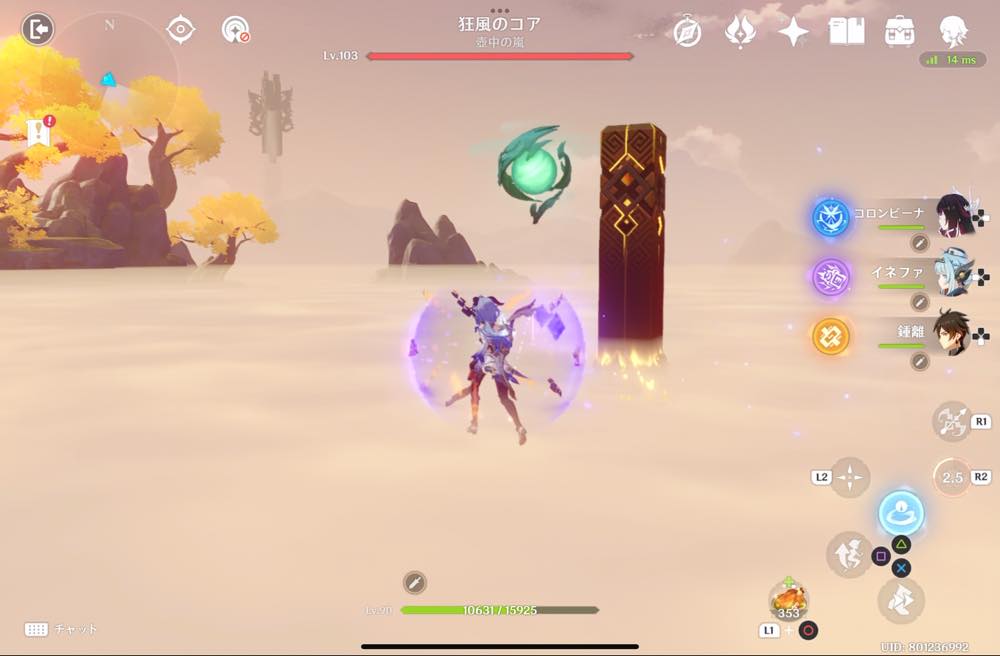
Task: Toggle the eye visibility icon
Action: 180,29
